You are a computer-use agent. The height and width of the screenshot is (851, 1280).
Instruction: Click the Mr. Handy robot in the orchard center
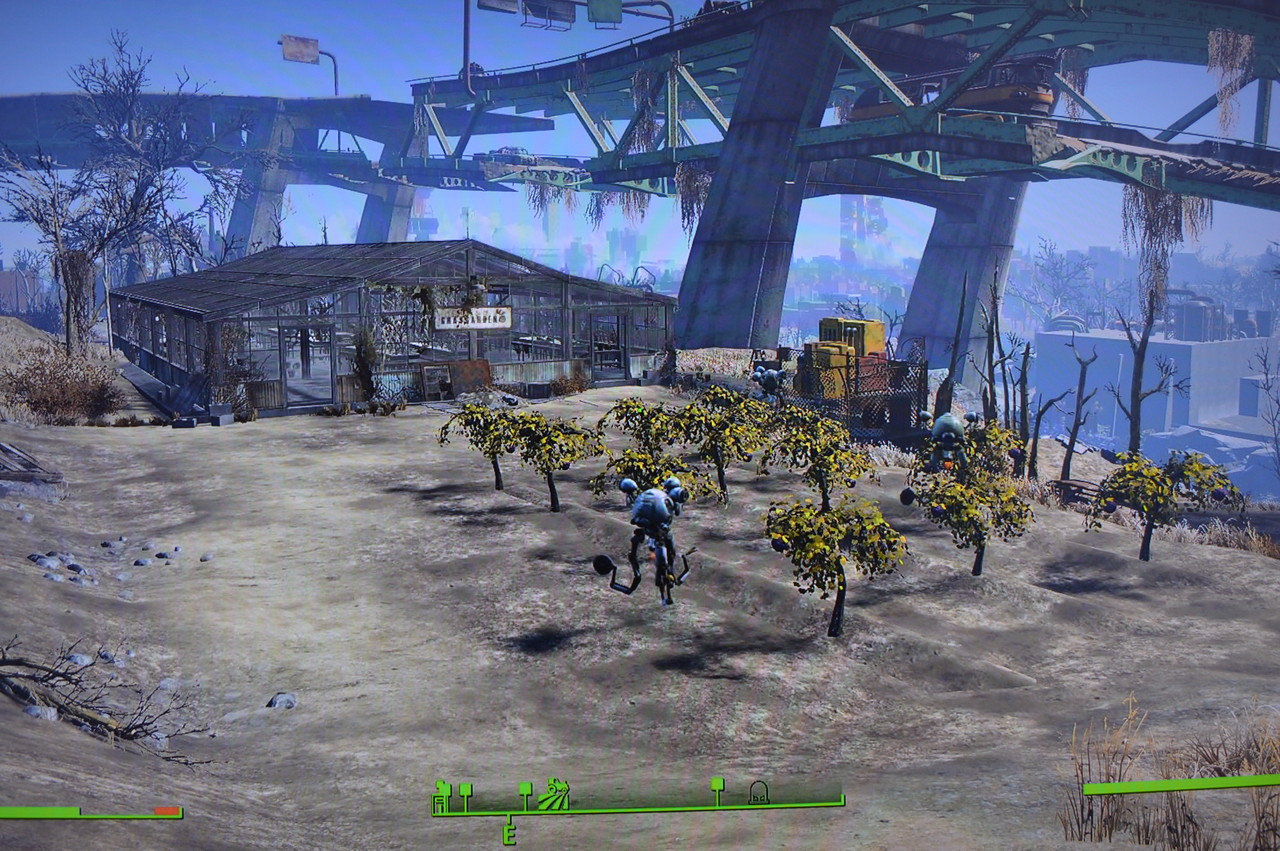click(655, 530)
